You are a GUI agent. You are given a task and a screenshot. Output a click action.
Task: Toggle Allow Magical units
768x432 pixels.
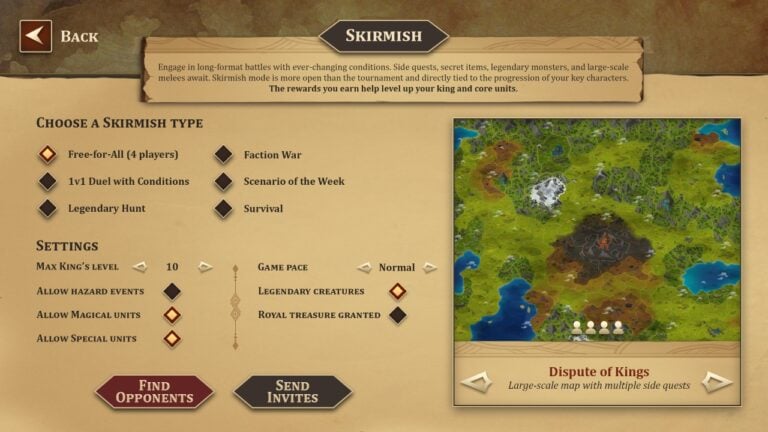(172, 315)
